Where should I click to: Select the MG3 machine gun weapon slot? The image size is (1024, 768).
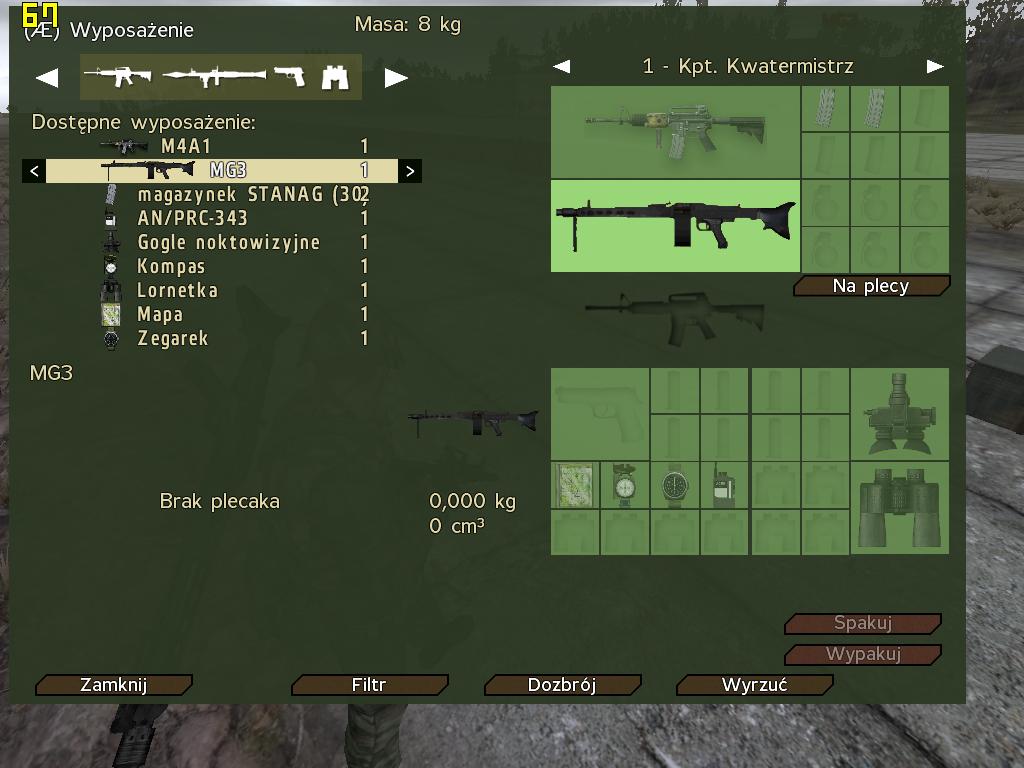pos(675,225)
